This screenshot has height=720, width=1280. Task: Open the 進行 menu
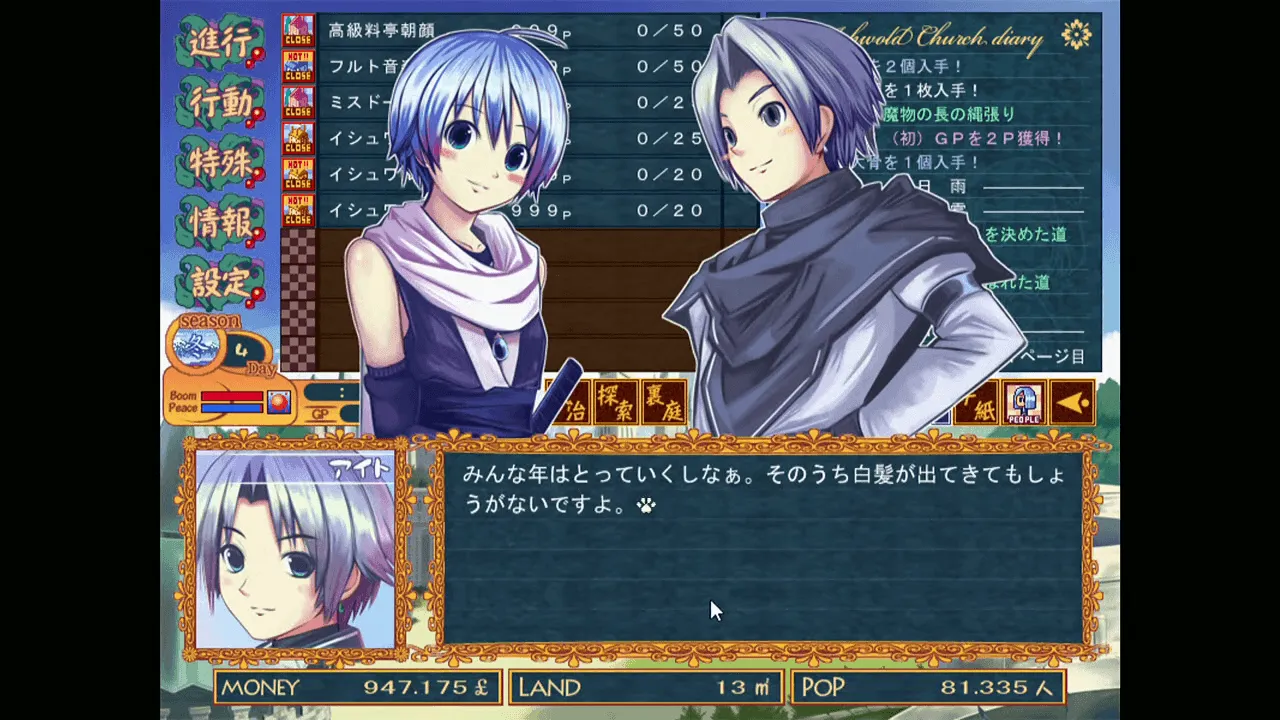coord(219,44)
